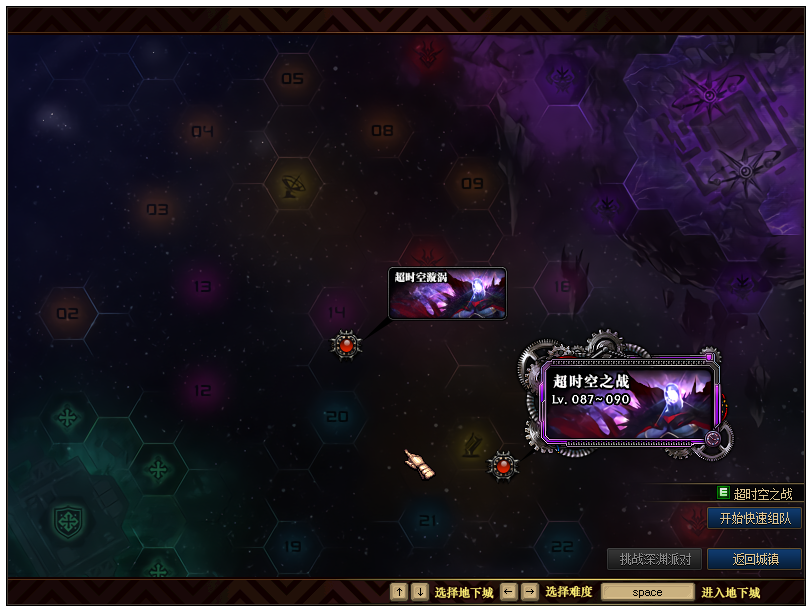Image resolution: width=809 pixels, height=610 pixels.
Task: Return to town with 返回城镇
Action: click(x=755, y=559)
